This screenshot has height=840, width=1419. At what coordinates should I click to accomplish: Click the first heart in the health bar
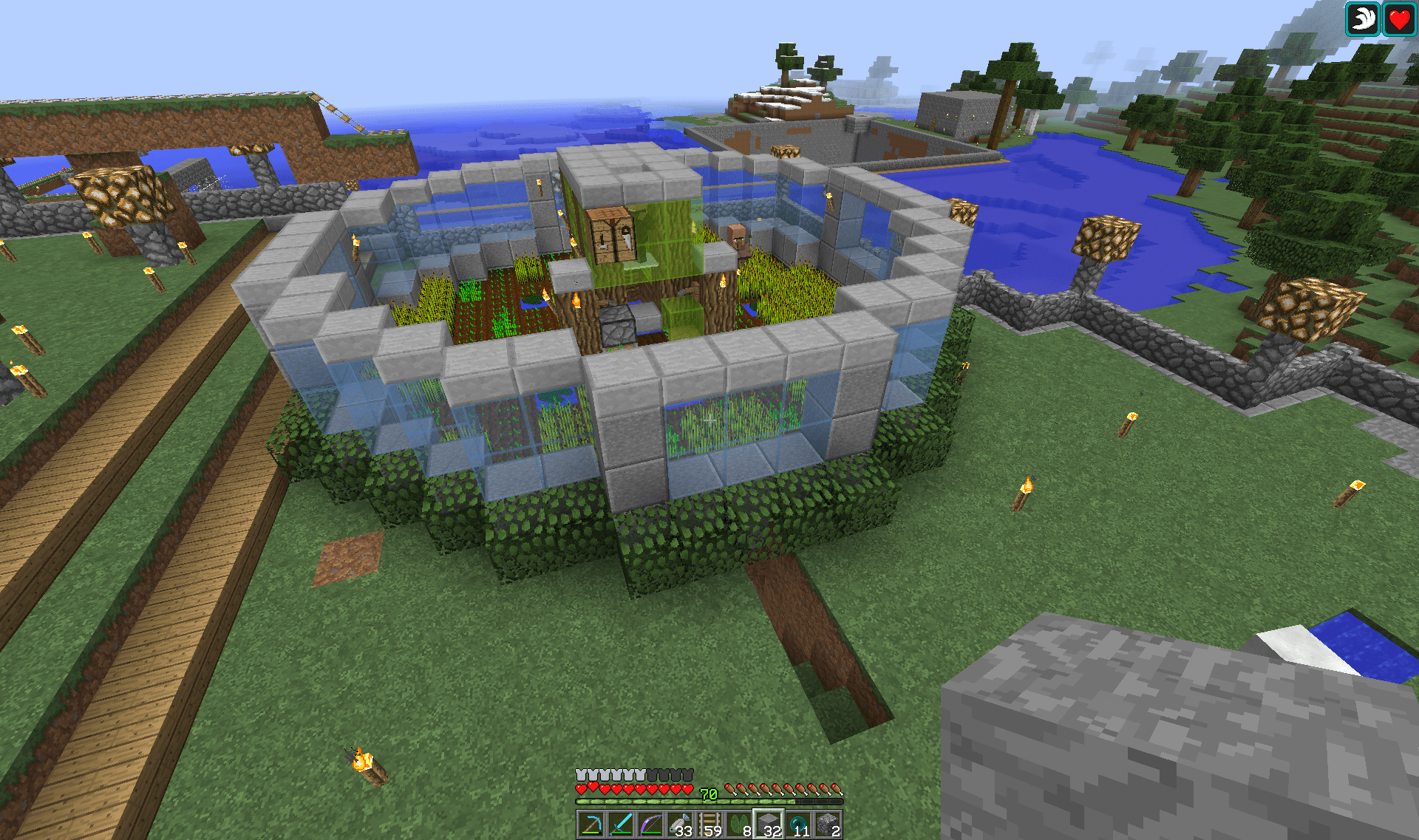[581, 789]
